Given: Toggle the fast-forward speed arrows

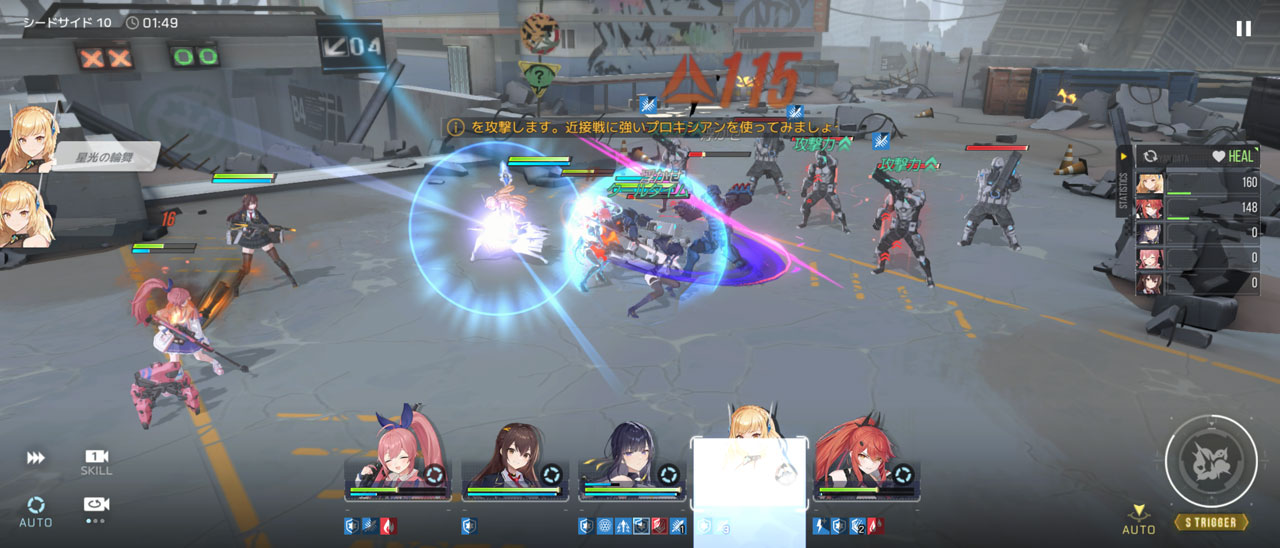Looking at the screenshot, I should coord(36,458).
